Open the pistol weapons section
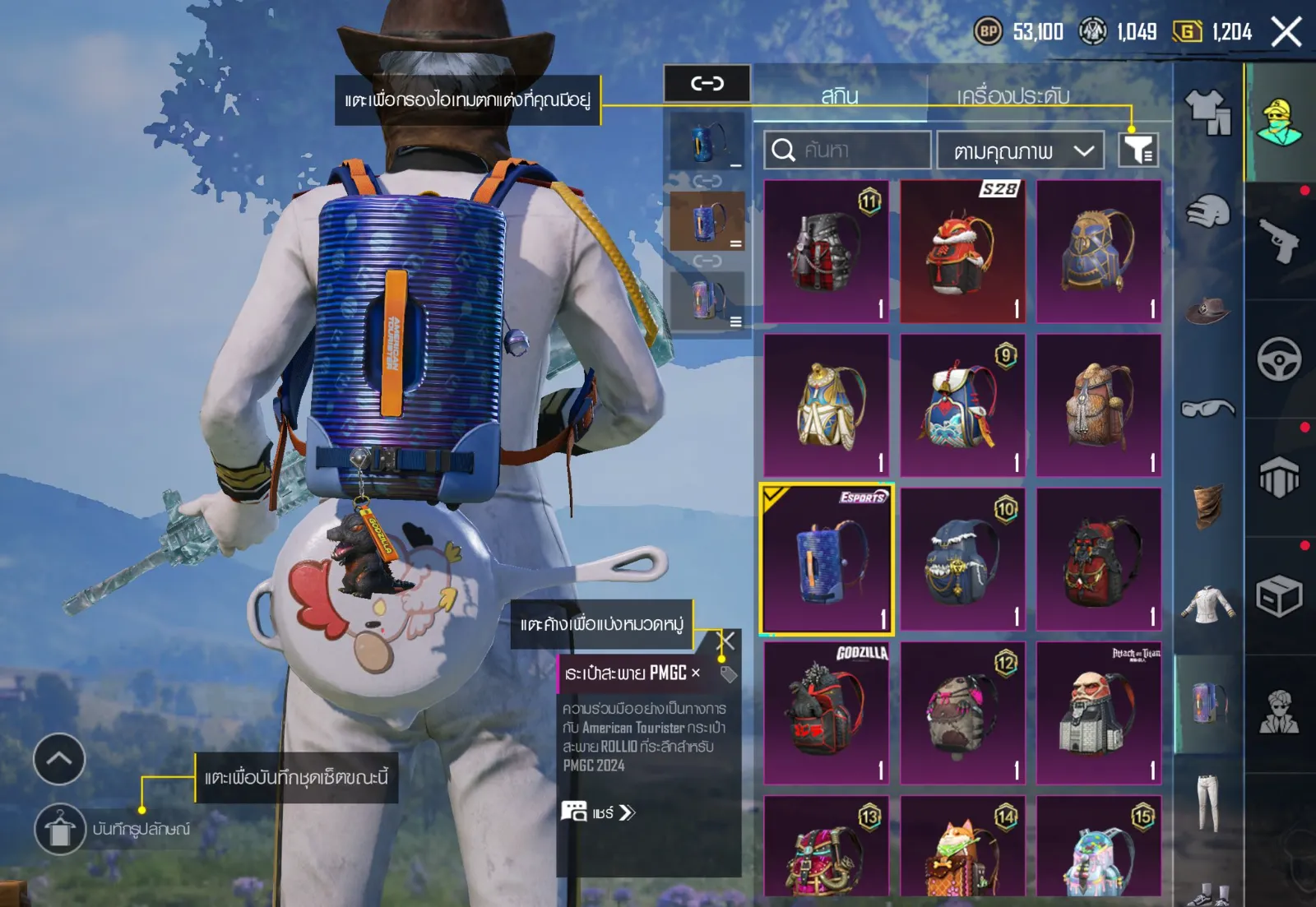 coord(1280,240)
